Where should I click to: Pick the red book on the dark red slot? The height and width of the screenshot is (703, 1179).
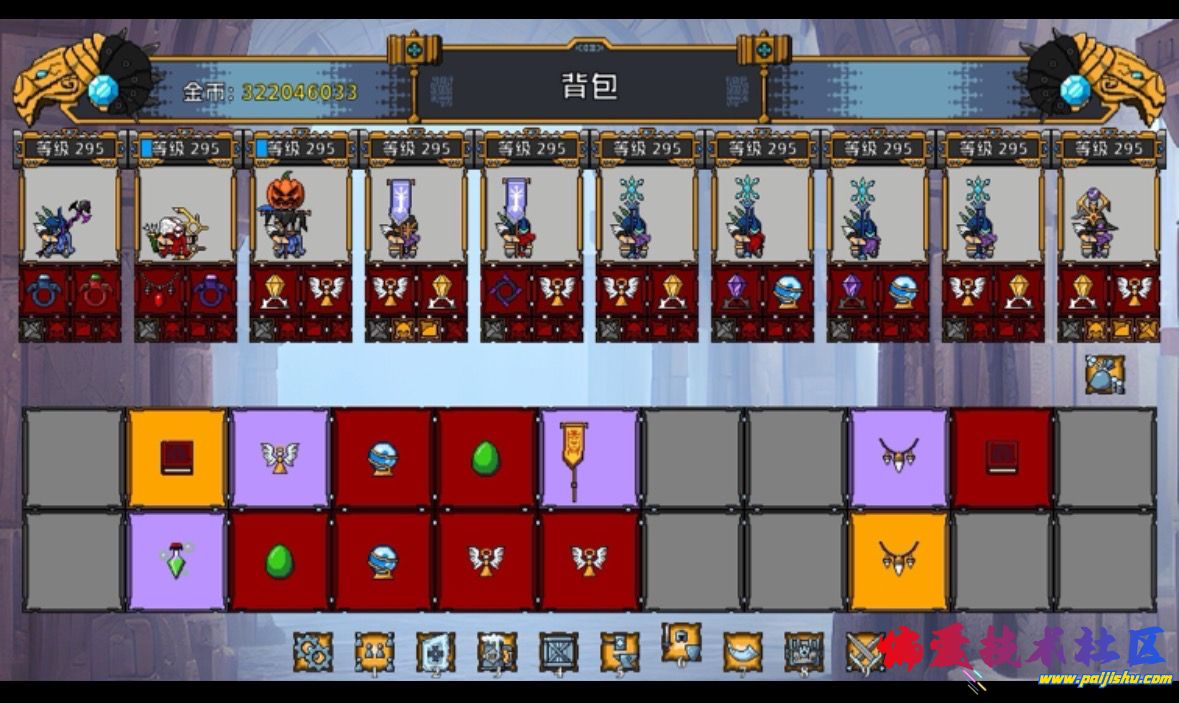click(1001, 457)
